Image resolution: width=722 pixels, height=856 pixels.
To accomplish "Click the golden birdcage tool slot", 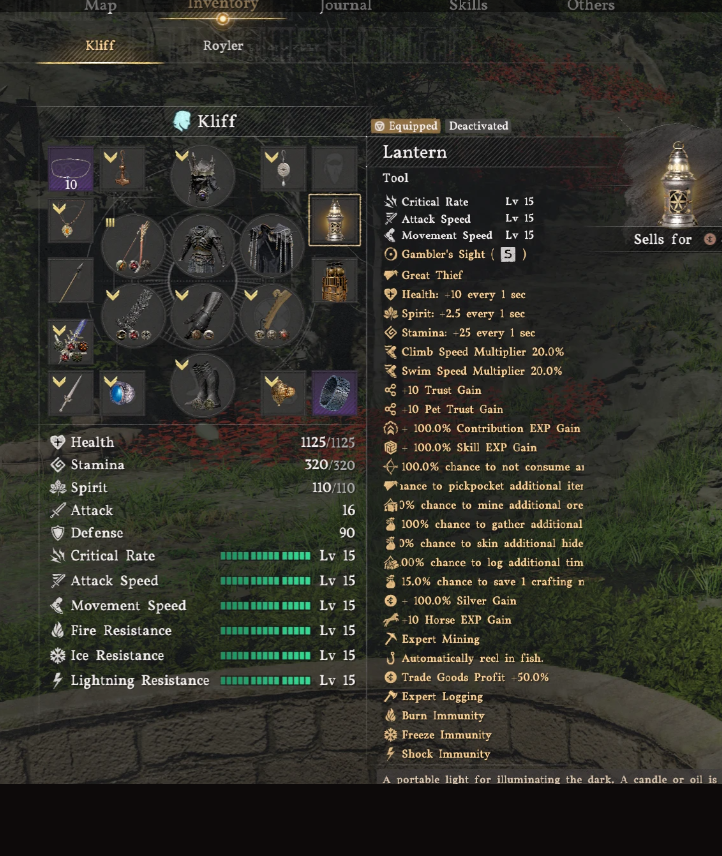I will pos(334,281).
